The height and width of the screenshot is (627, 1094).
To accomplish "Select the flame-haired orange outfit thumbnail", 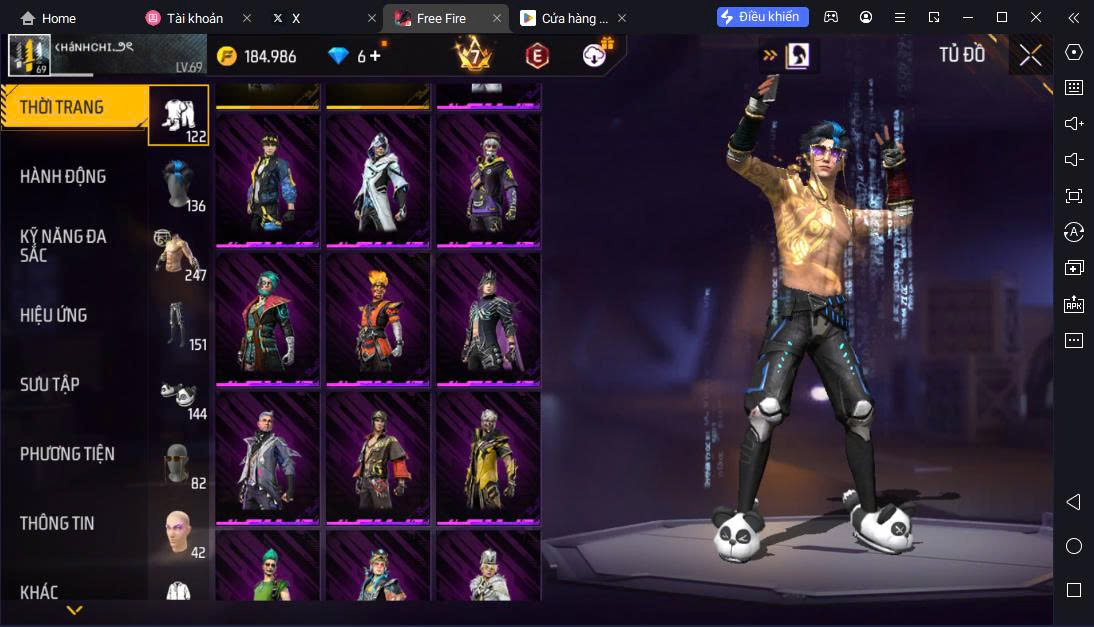I will point(378,319).
